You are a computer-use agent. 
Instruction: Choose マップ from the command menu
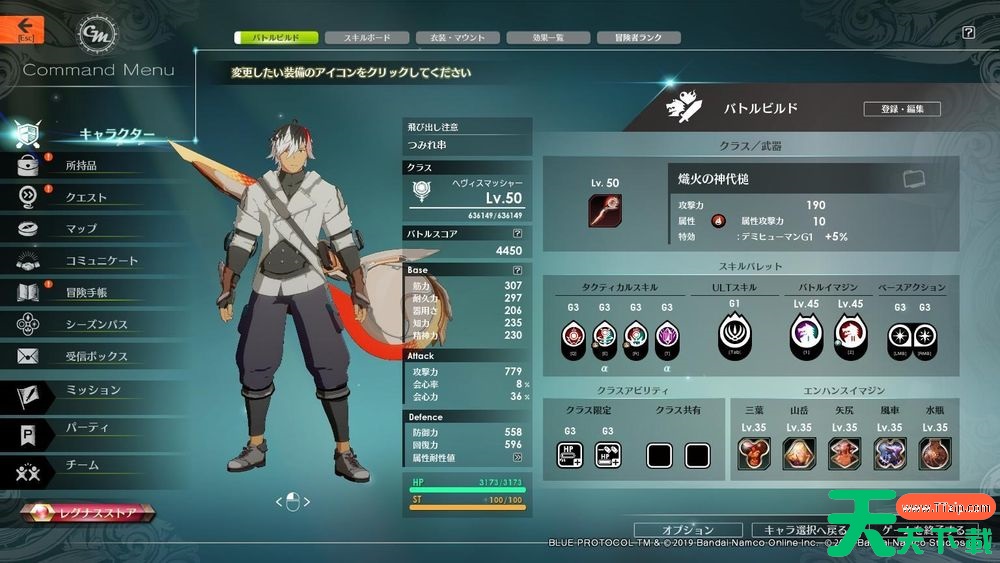coord(81,229)
